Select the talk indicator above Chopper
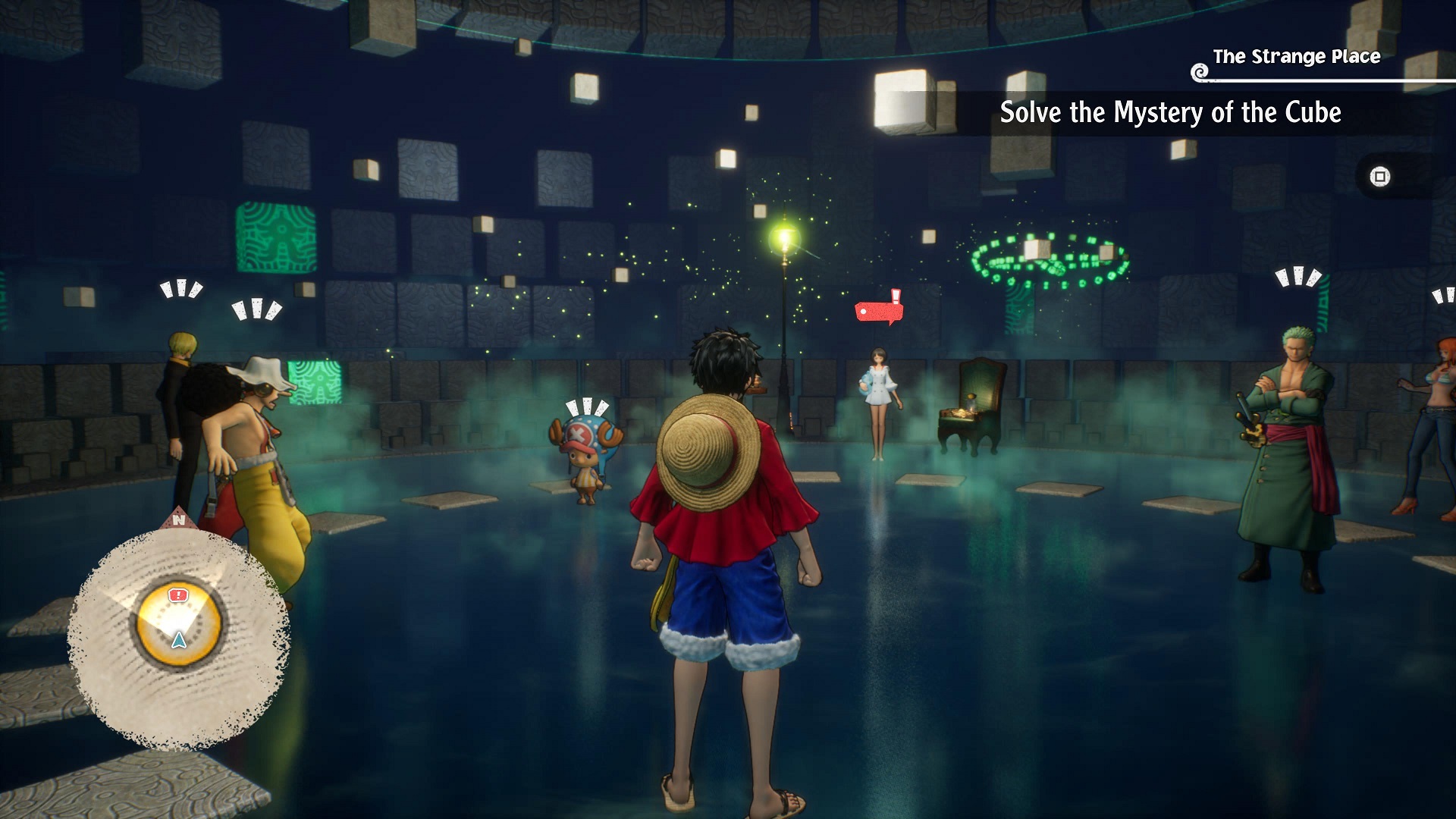Viewport: 1456px width, 819px height. coord(587,407)
